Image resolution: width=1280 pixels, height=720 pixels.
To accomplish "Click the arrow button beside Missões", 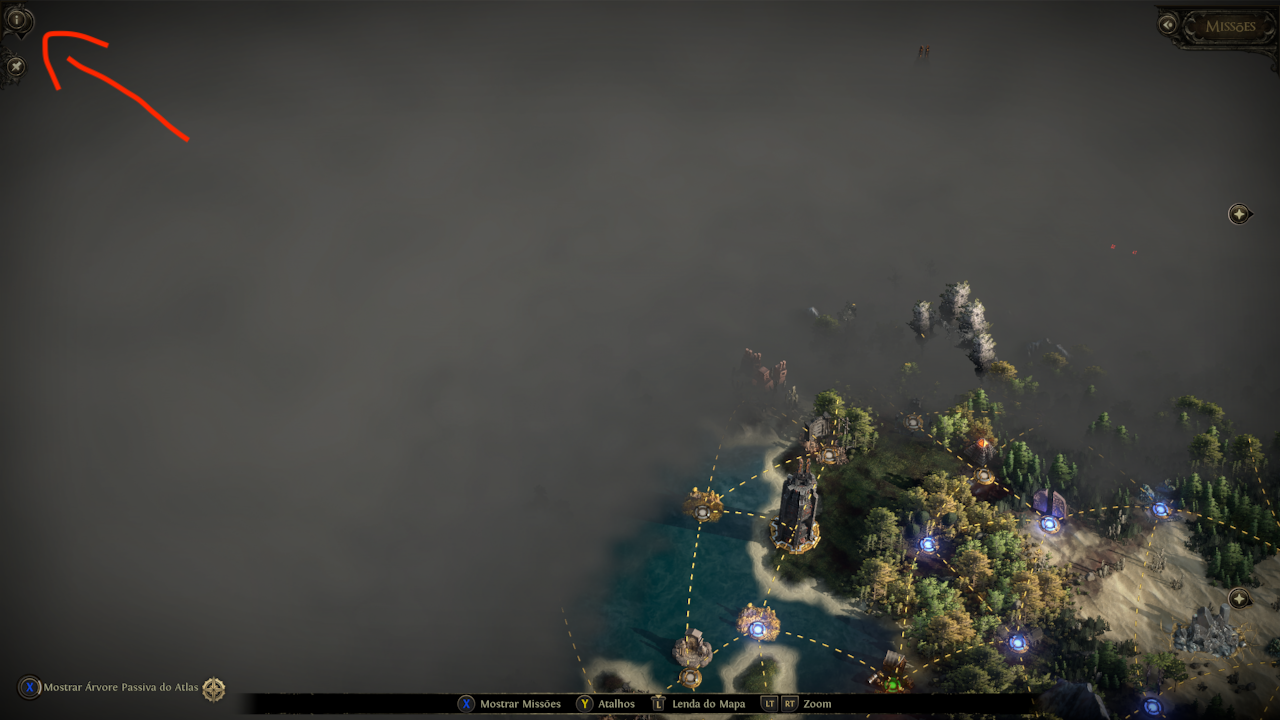I will [x=1168, y=24].
